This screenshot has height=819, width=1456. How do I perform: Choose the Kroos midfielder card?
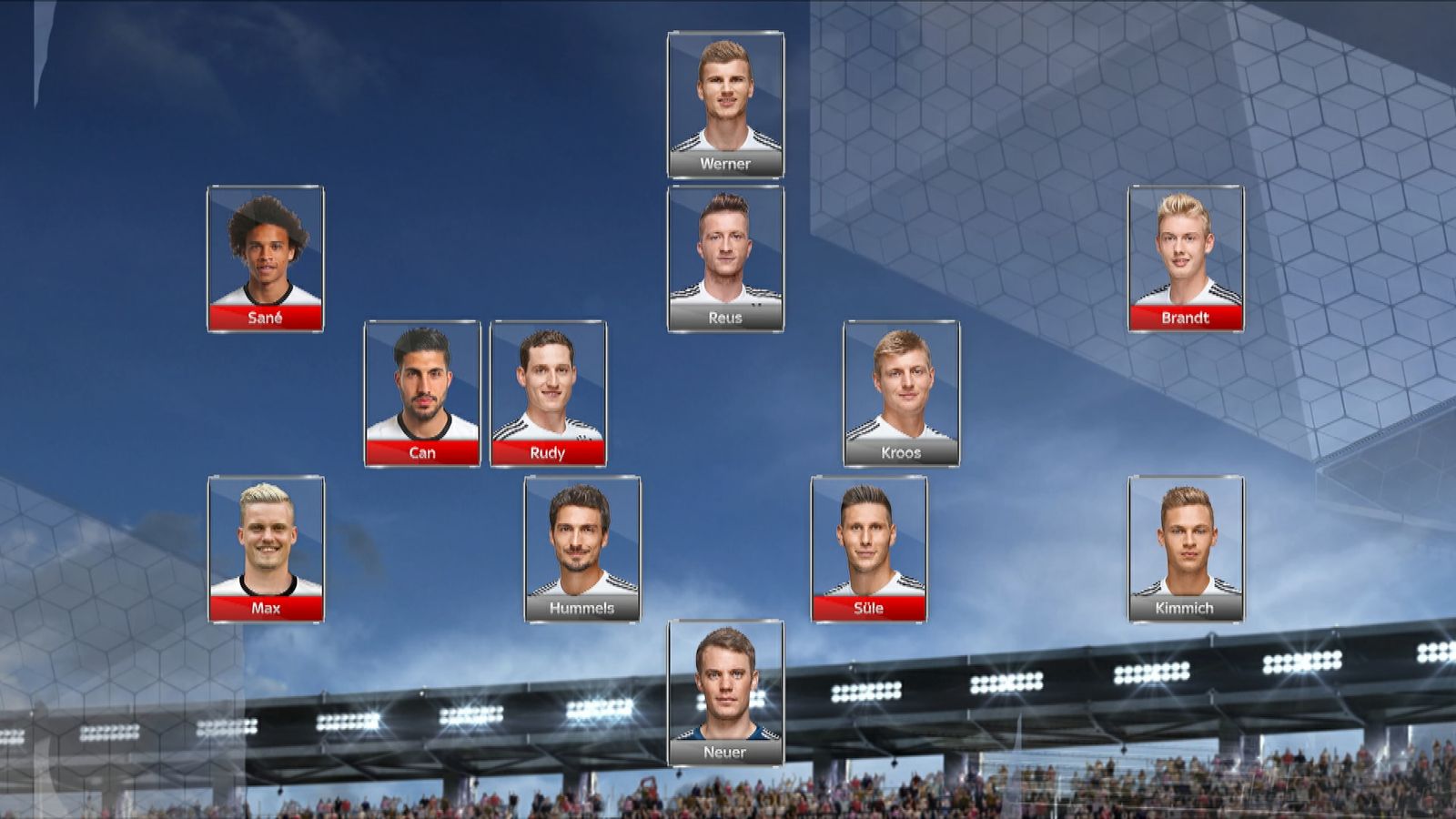901,393
